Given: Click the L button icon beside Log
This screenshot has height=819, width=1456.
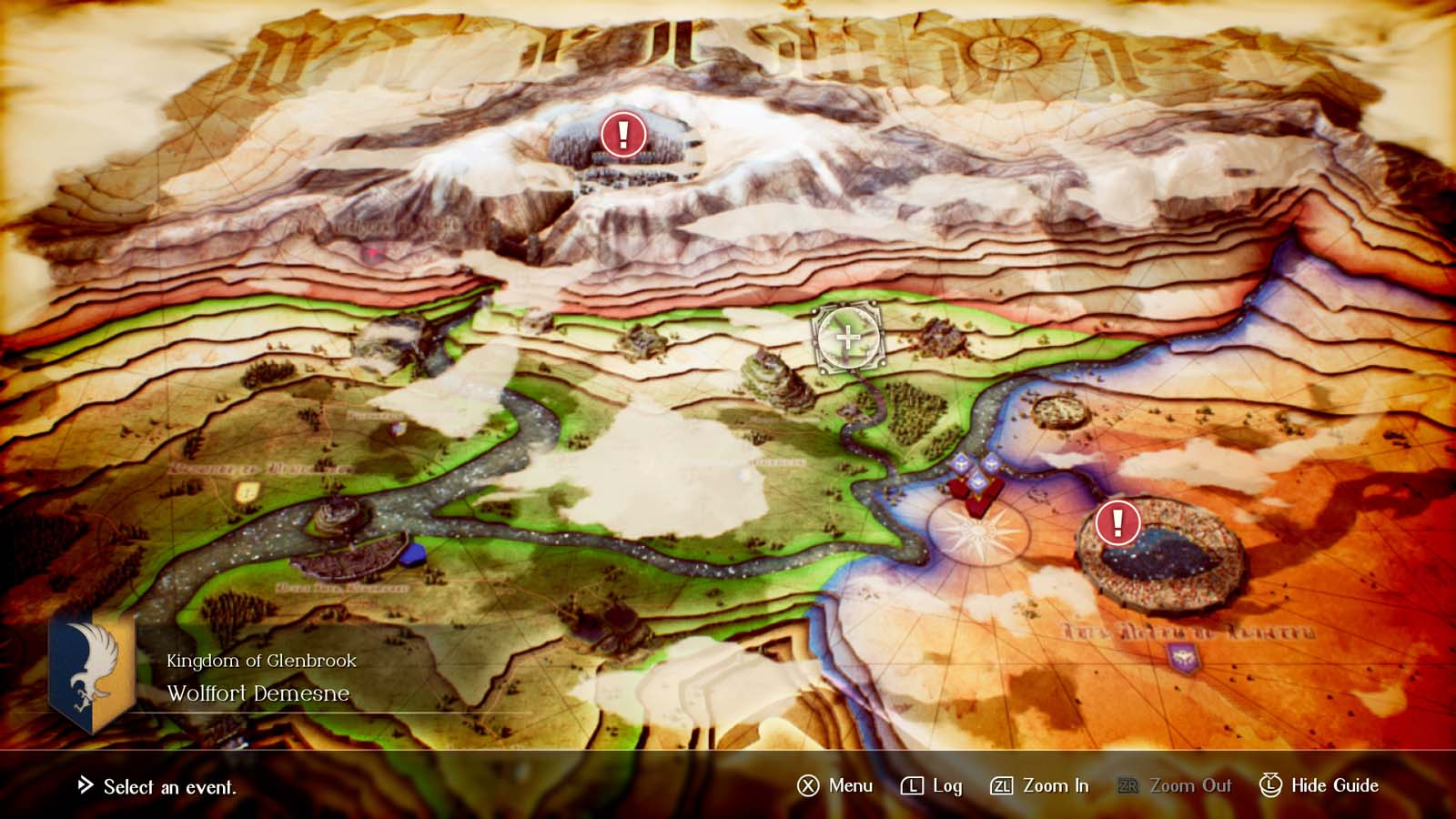Looking at the screenshot, I should (x=912, y=785).
